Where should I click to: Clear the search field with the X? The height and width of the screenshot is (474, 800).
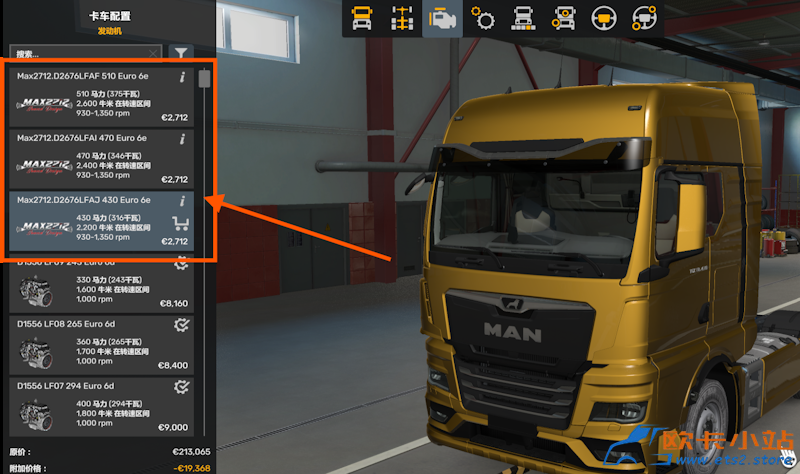coord(152,54)
